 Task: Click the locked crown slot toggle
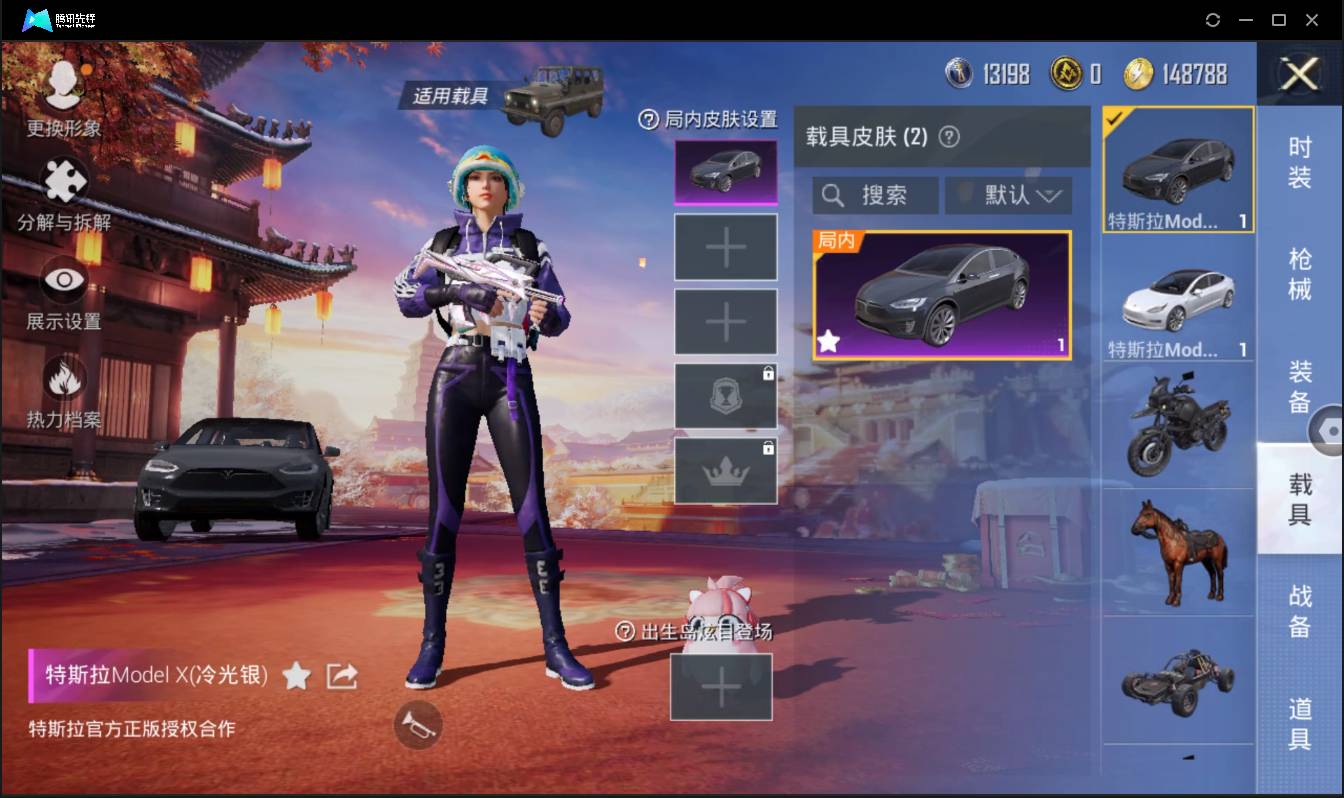tap(726, 468)
